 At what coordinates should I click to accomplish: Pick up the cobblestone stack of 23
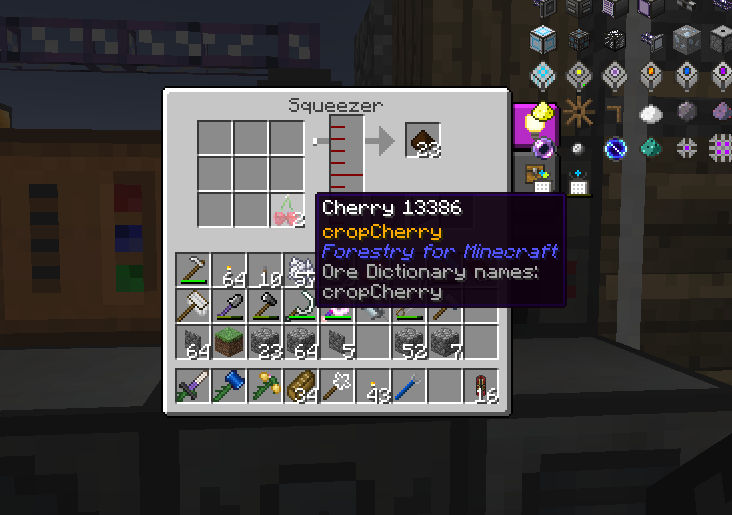[264, 342]
